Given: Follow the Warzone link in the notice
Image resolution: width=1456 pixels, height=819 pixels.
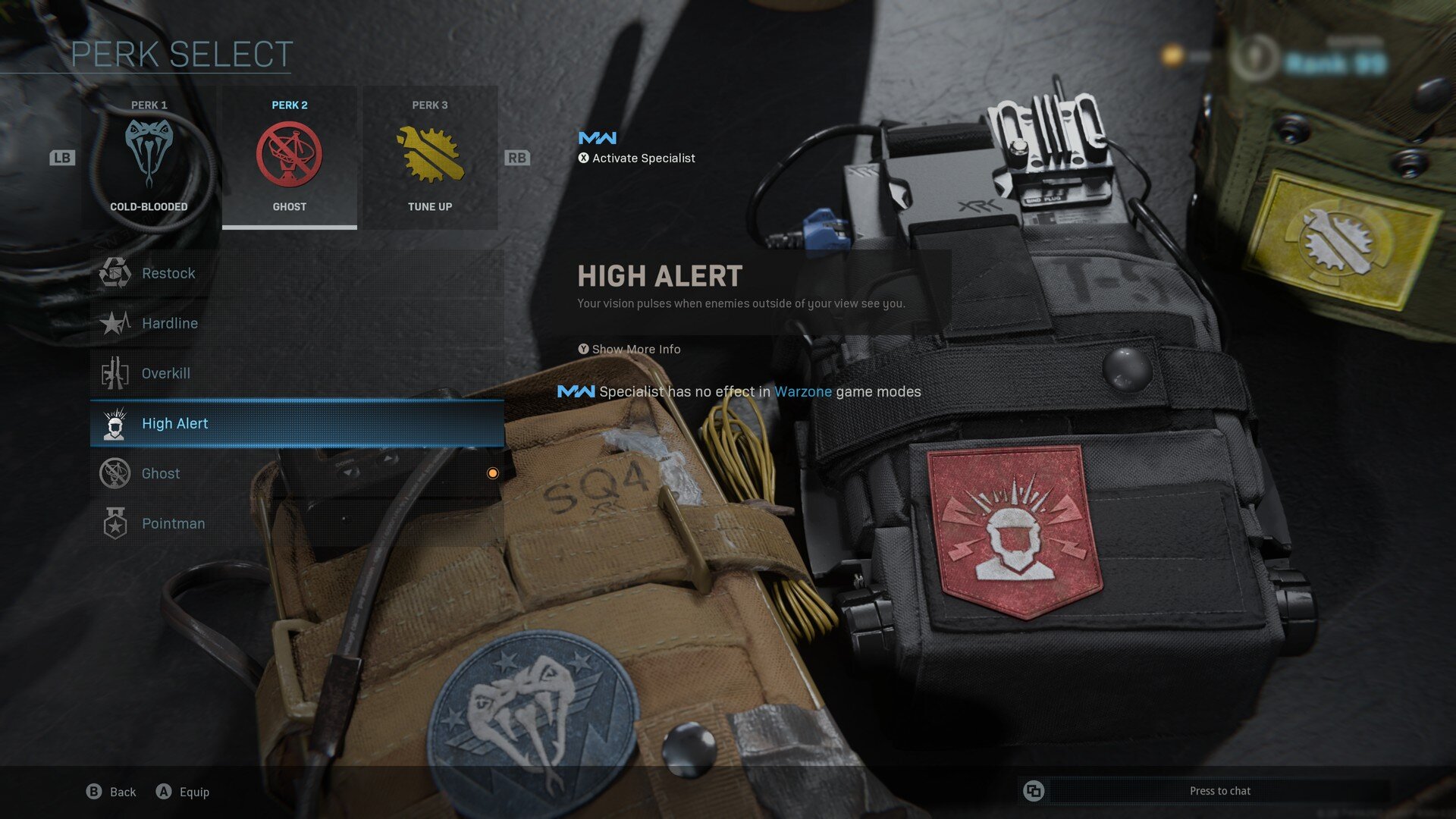Looking at the screenshot, I should (802, 391).
